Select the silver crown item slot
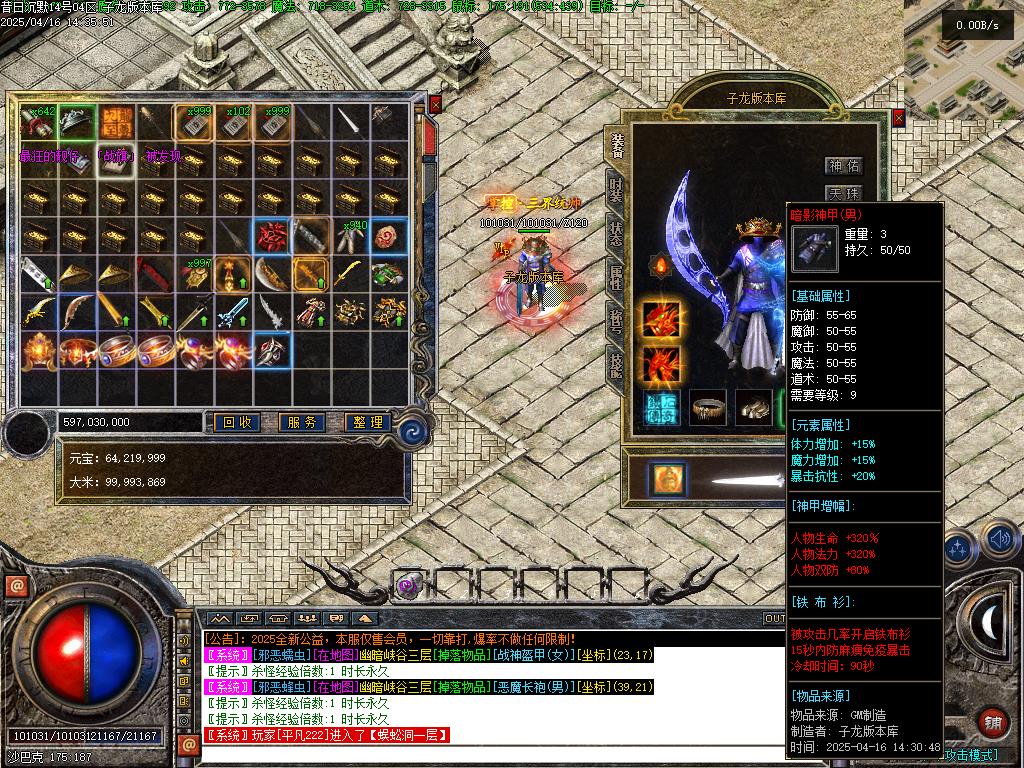Image resolution: width=1024 pixels, height=768 pixels. pyautogui.click(x=76, y=121)
